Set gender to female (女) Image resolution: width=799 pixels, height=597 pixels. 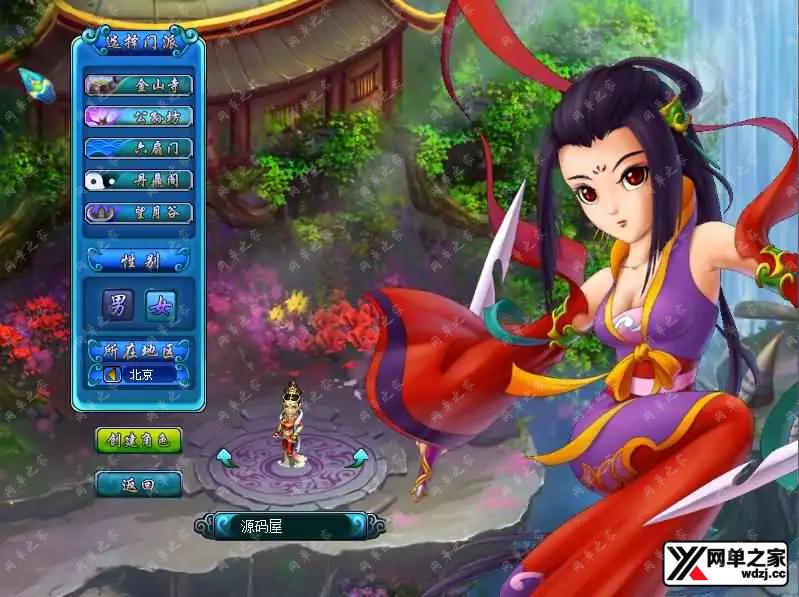160,306
